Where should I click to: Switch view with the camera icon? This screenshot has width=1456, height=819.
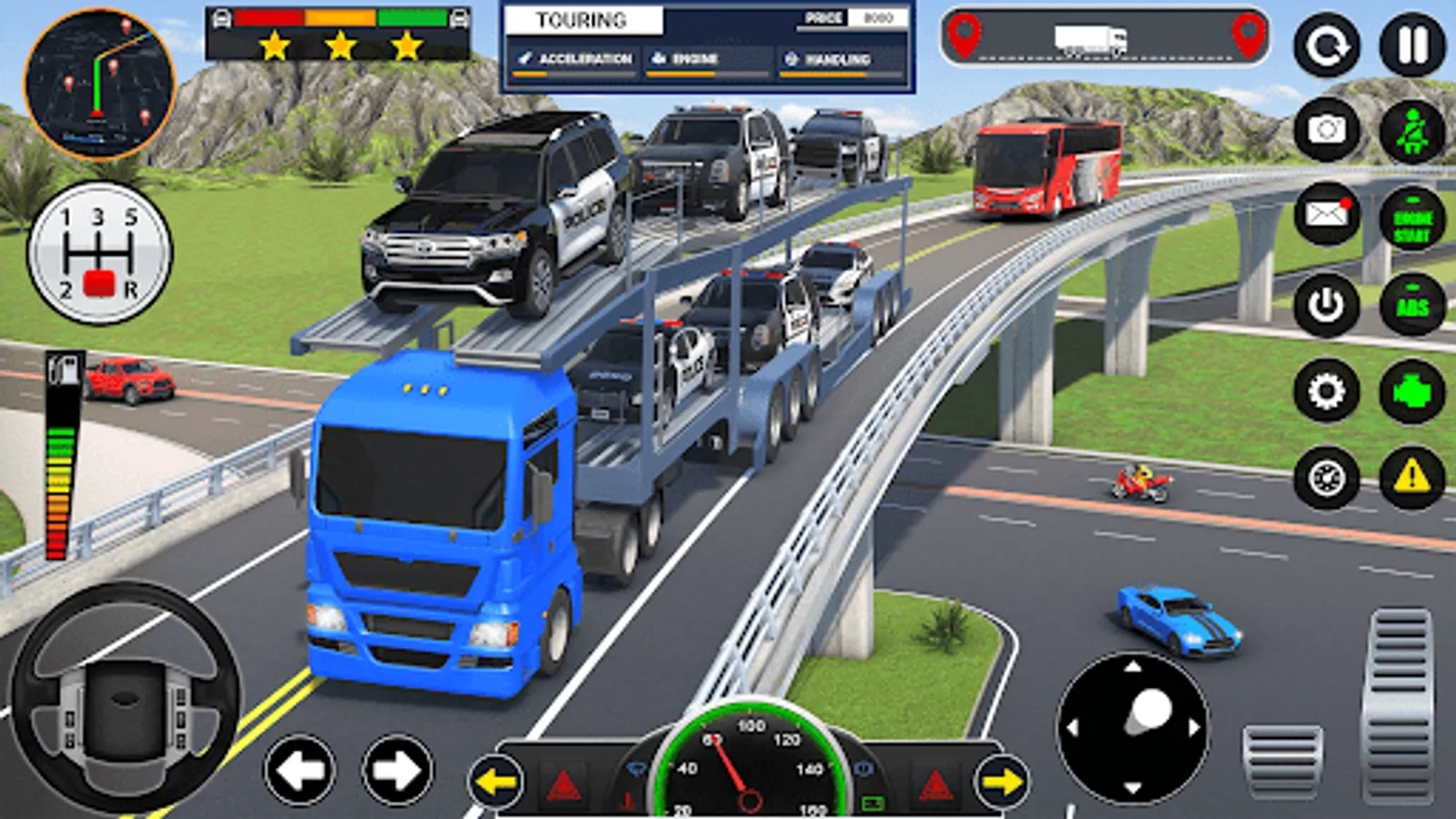(x=1327, y=130)
